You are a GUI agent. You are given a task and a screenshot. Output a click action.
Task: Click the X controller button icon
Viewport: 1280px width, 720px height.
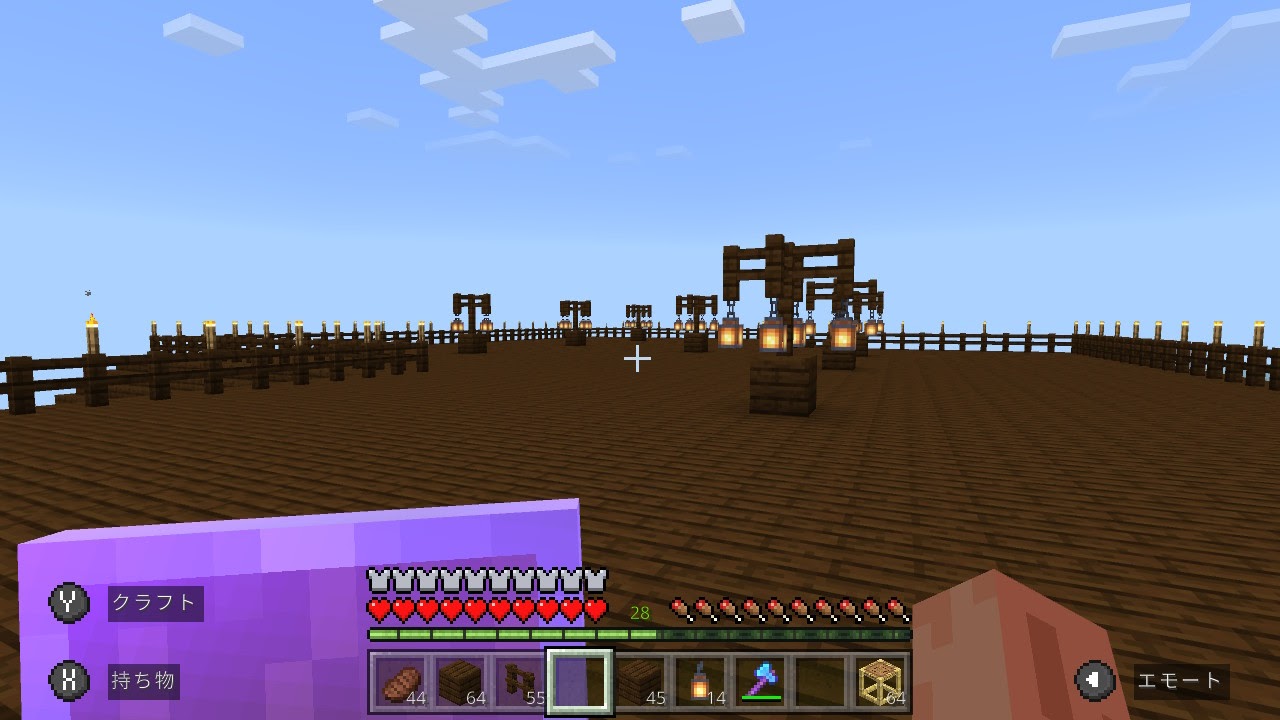(69, 681)
